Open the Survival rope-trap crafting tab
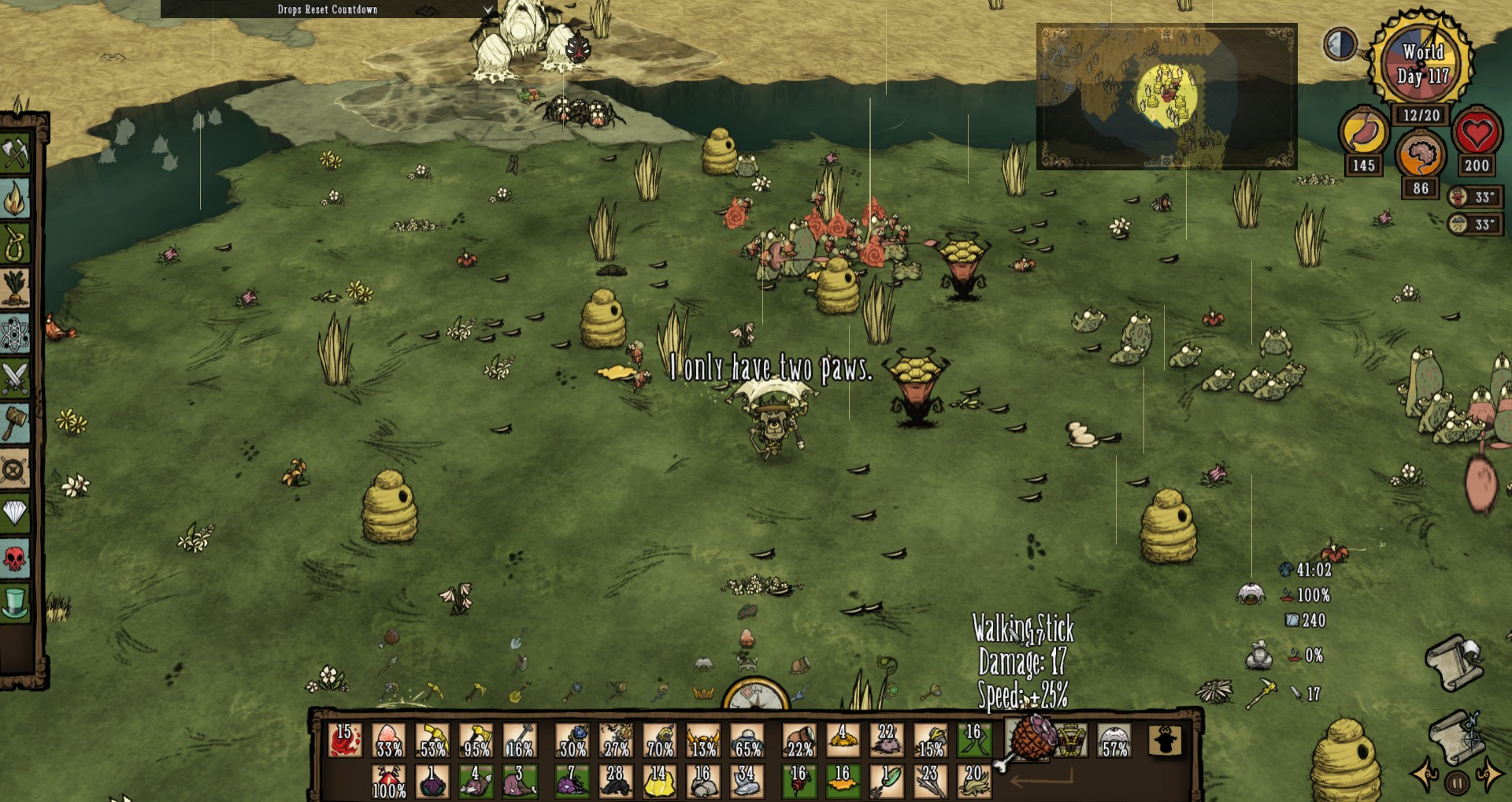 [x=15, y=243]
